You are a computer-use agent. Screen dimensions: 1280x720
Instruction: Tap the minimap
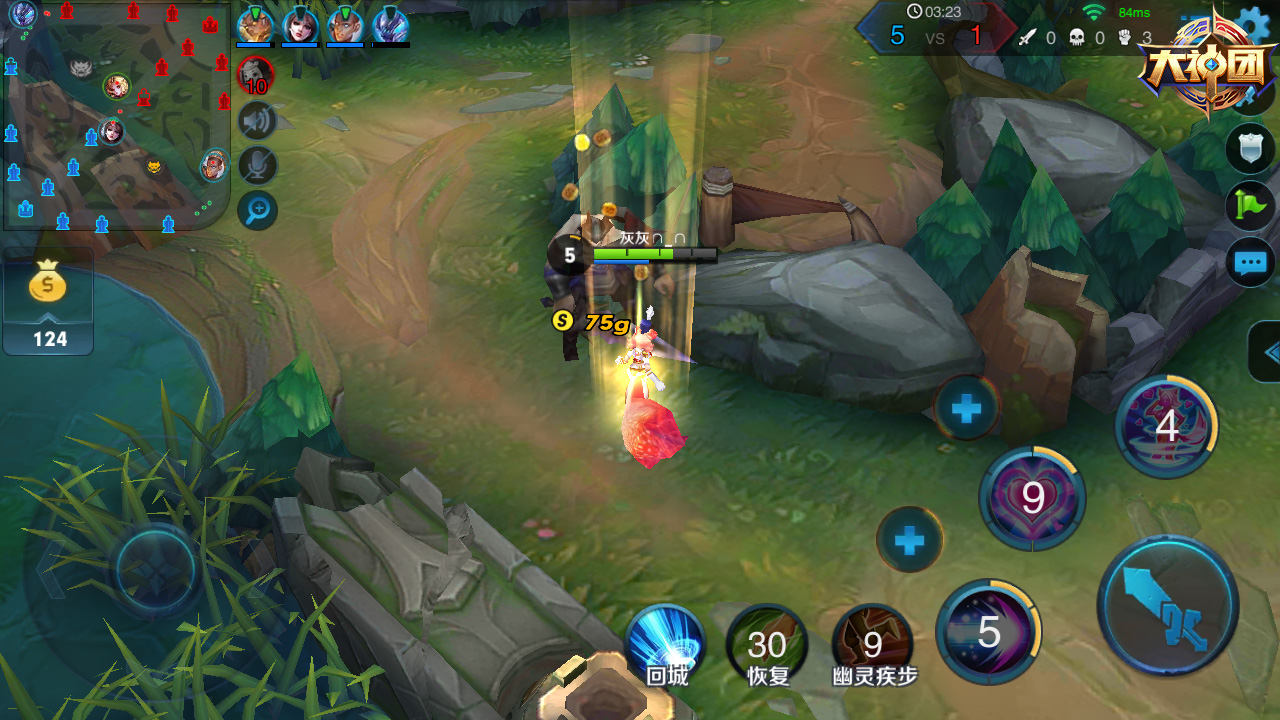click(x=116, y=115)
